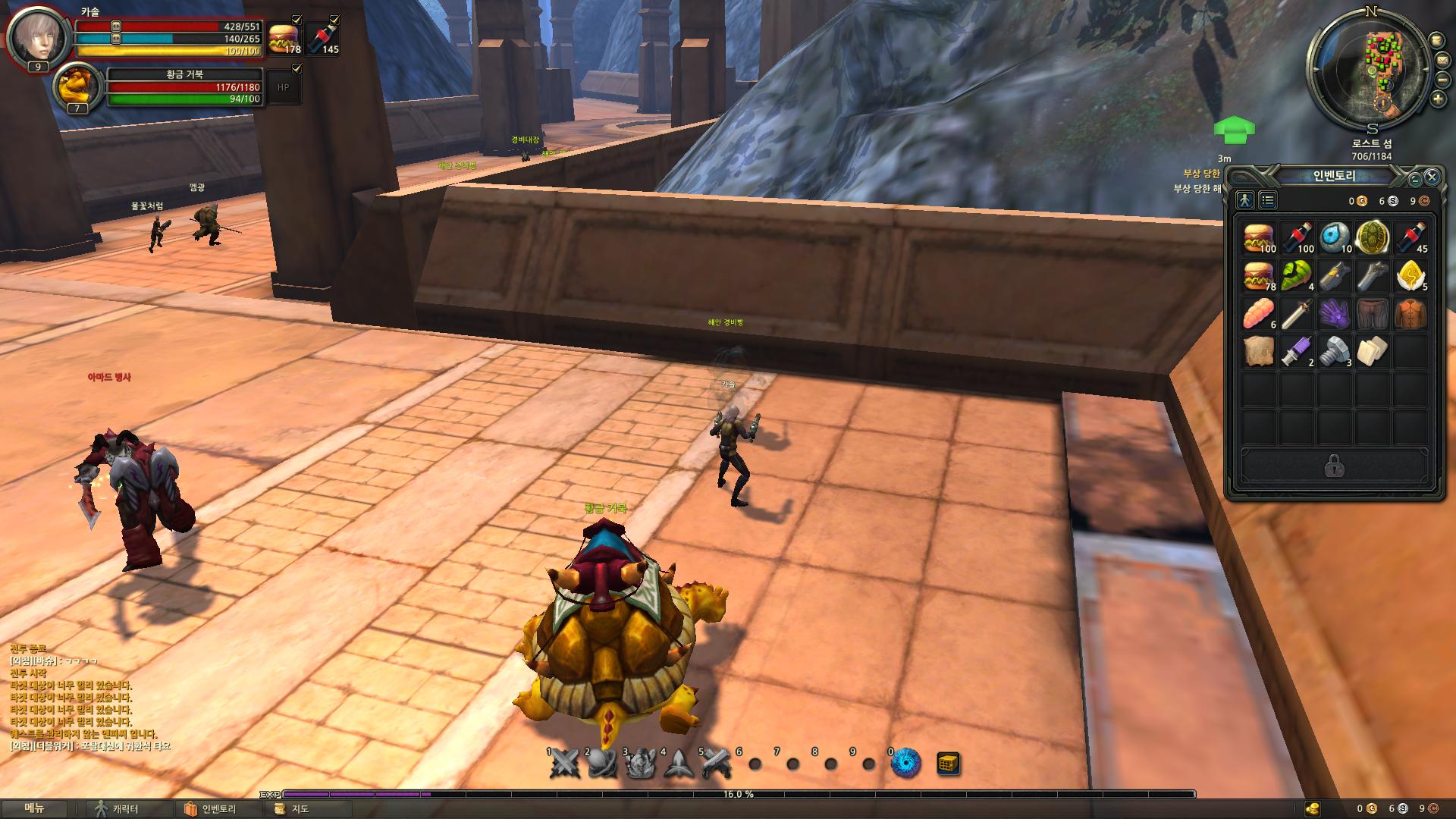
Task: Zoom out the minimap
Action: coord(1442,79)
